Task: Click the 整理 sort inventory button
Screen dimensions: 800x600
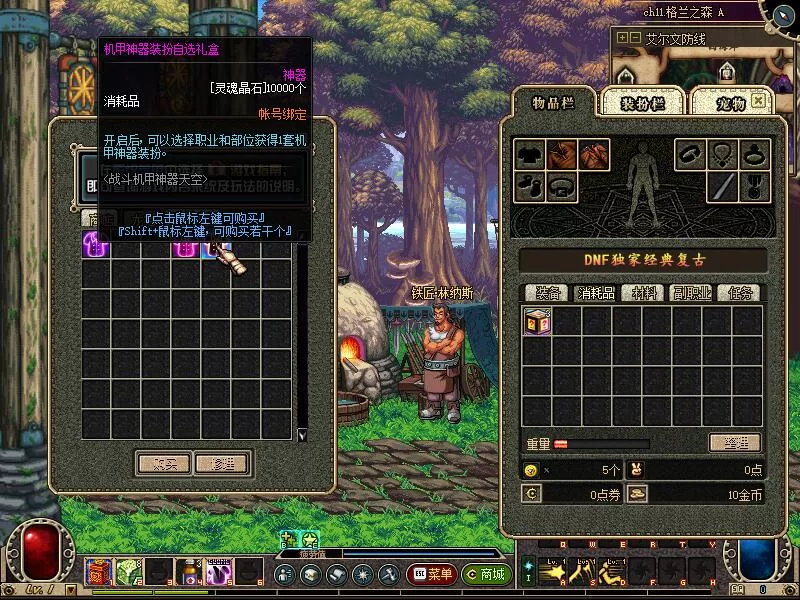Action: coord(735,443)
